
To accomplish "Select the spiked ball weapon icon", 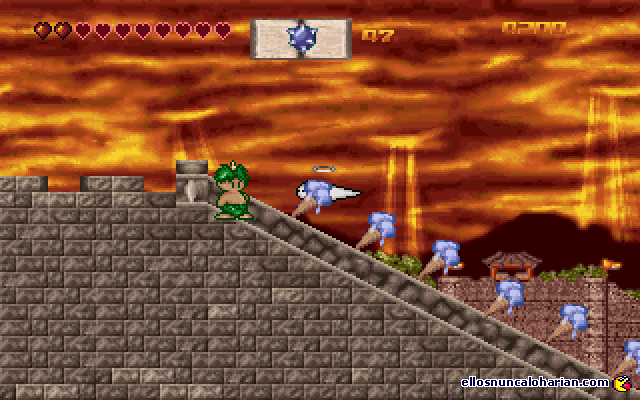I will [x=301, y=37].
